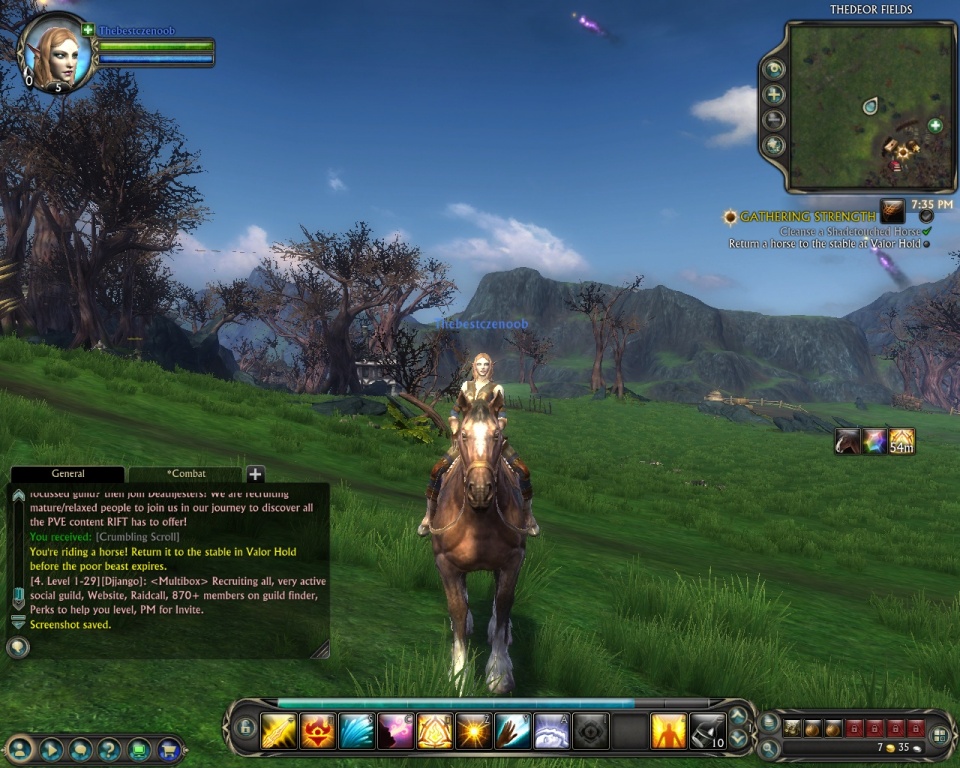The width and height of the screenshot is (960, 768).
Task: Select the General chat tab
Action: 68,473
